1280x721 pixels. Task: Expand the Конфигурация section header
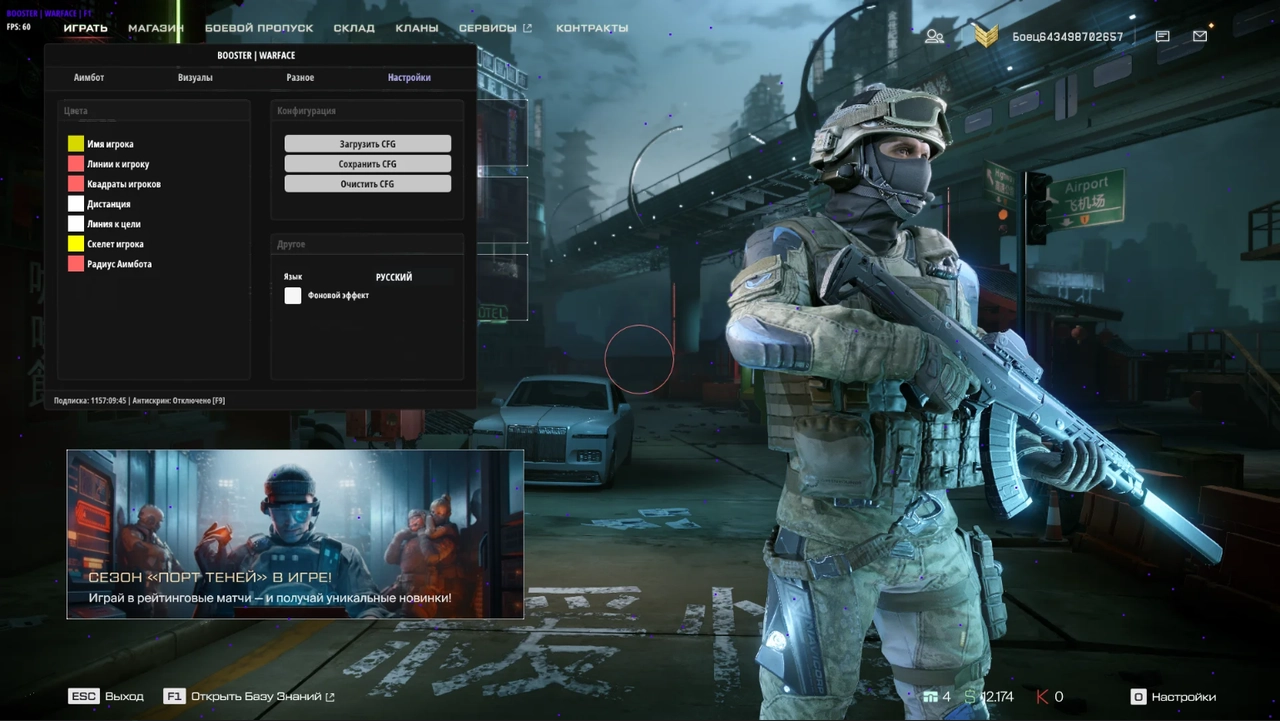click(307, 110)
